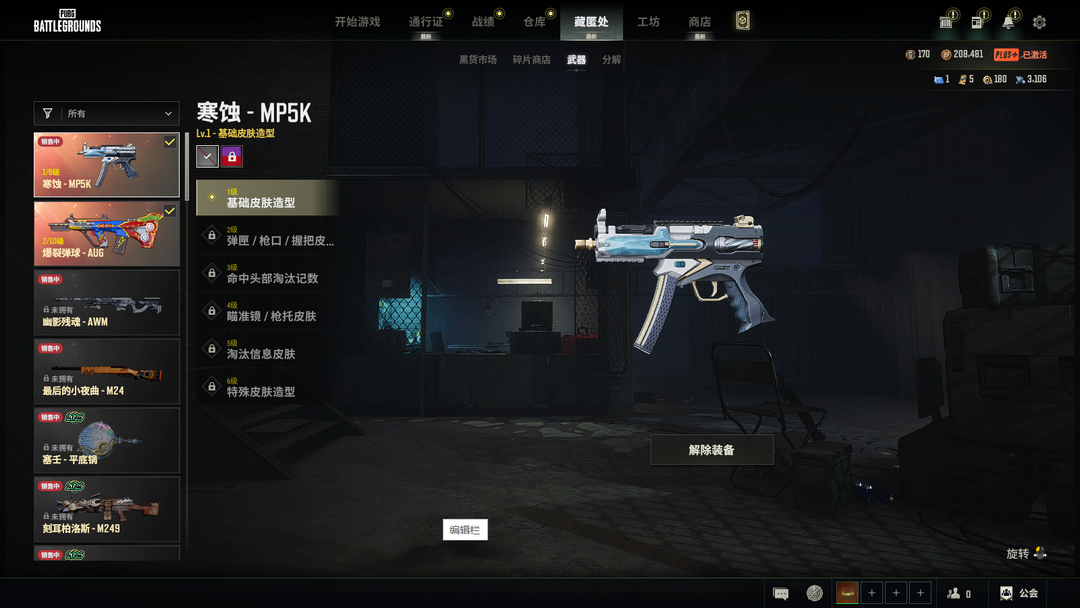This screenshot has width=1080, height=608.
Task: Expand the 所有 filter dropdown
Action: [x=106, y=114]
